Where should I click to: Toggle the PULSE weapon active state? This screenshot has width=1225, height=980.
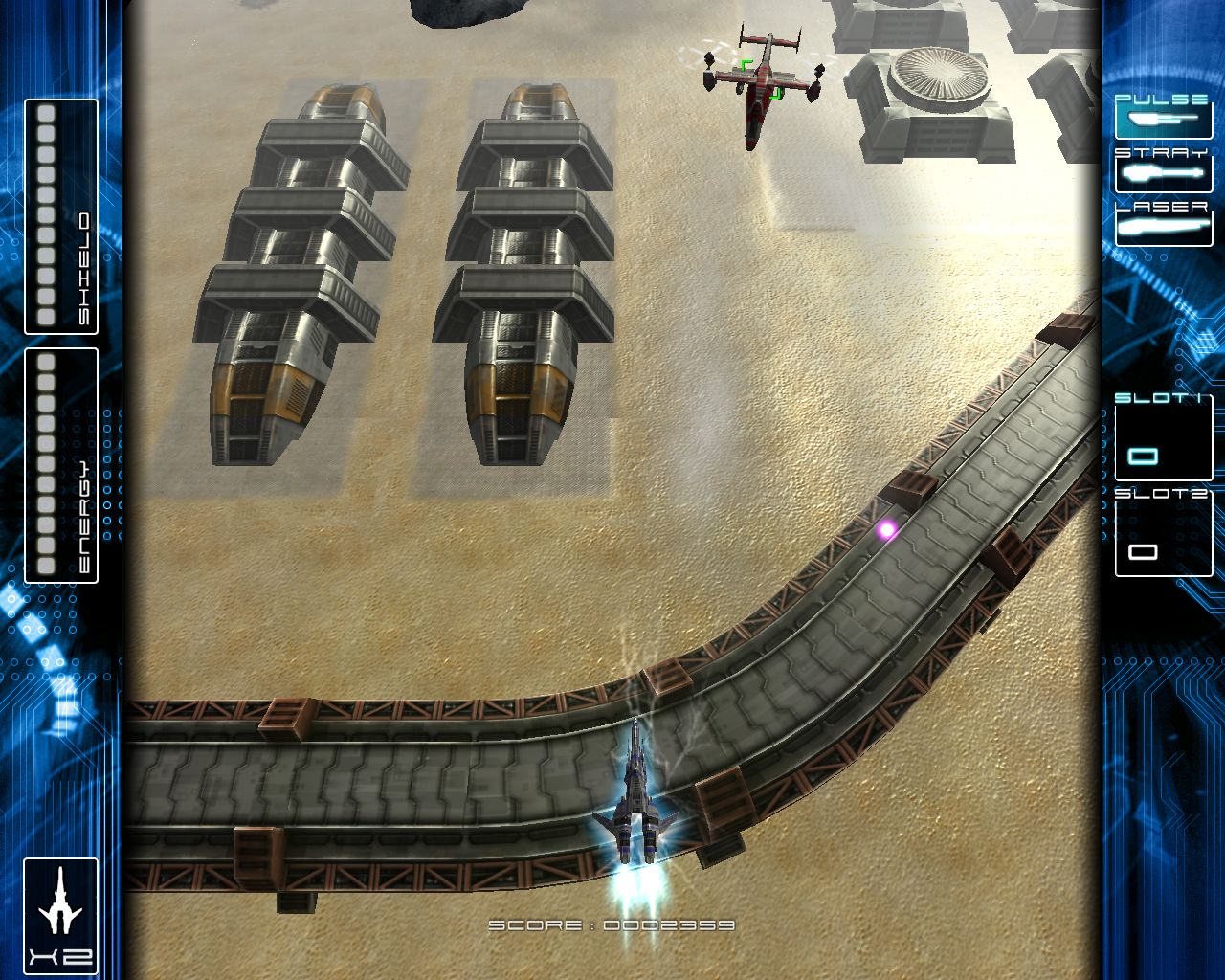(x=1161, y=117)
